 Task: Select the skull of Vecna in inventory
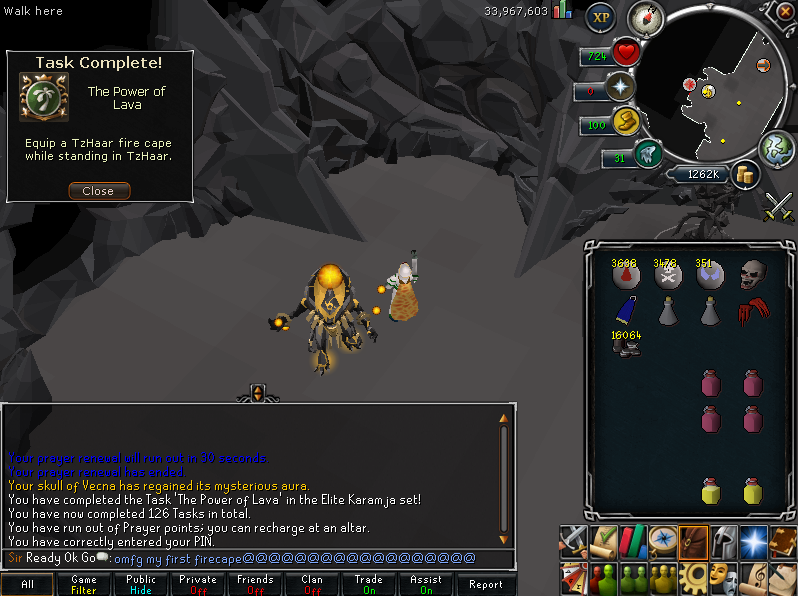[753, 275]
